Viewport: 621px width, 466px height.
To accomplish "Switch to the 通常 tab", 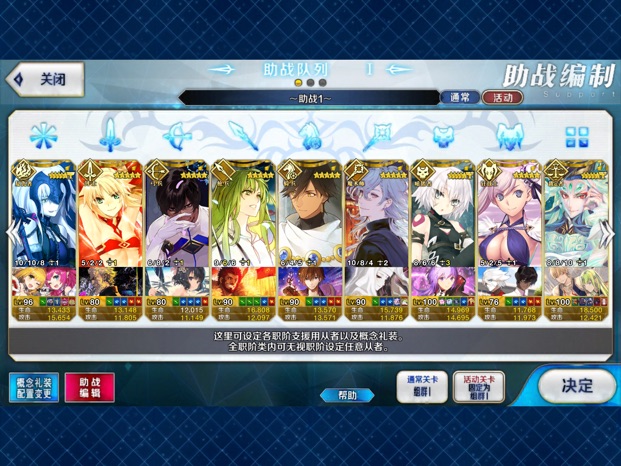I will tap(459, 98).
